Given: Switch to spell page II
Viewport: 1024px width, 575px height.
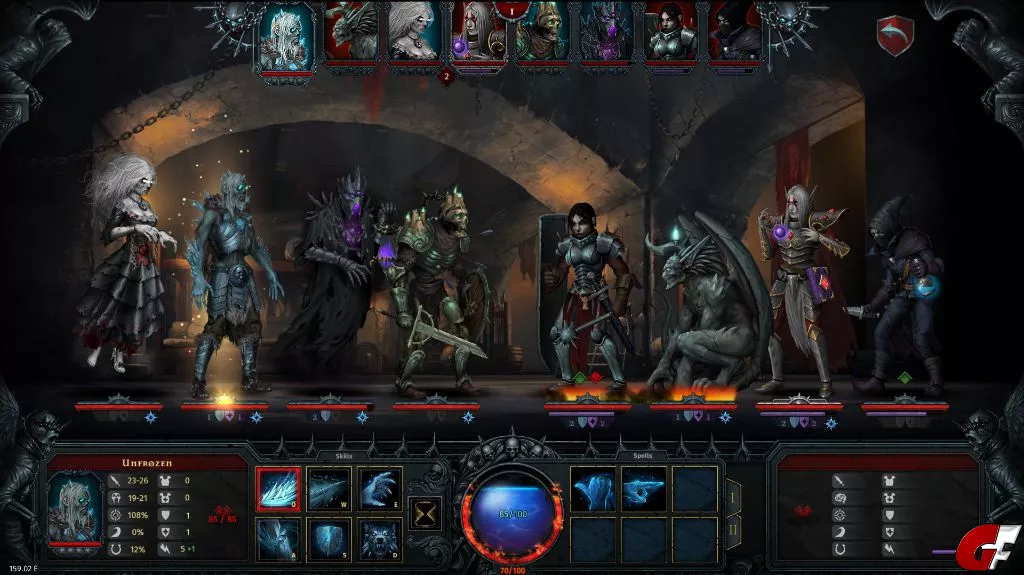Looking at the screenshot, I should click(x=733, y=531).
